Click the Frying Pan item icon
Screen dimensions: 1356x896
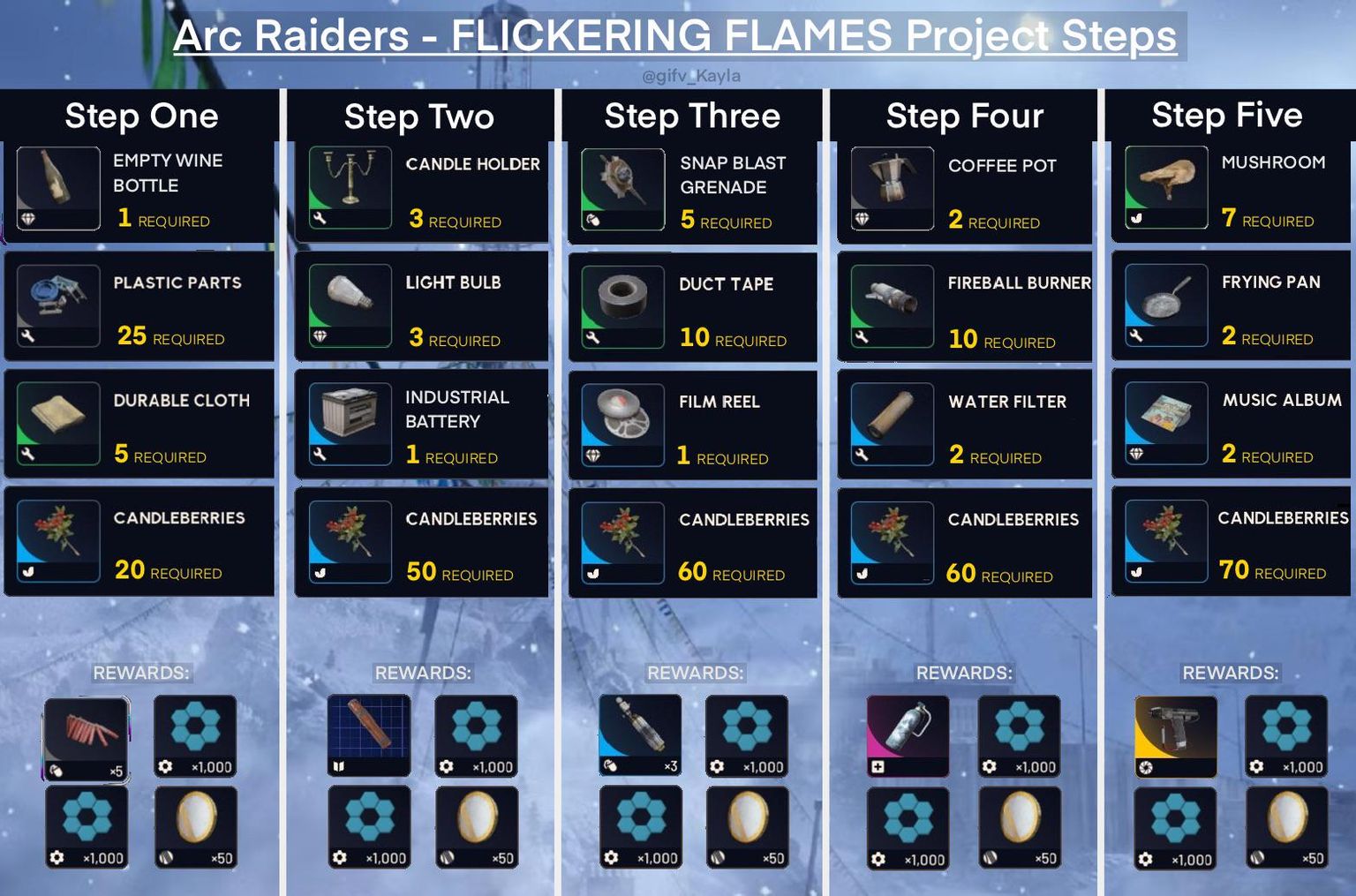pos(1165,305)
